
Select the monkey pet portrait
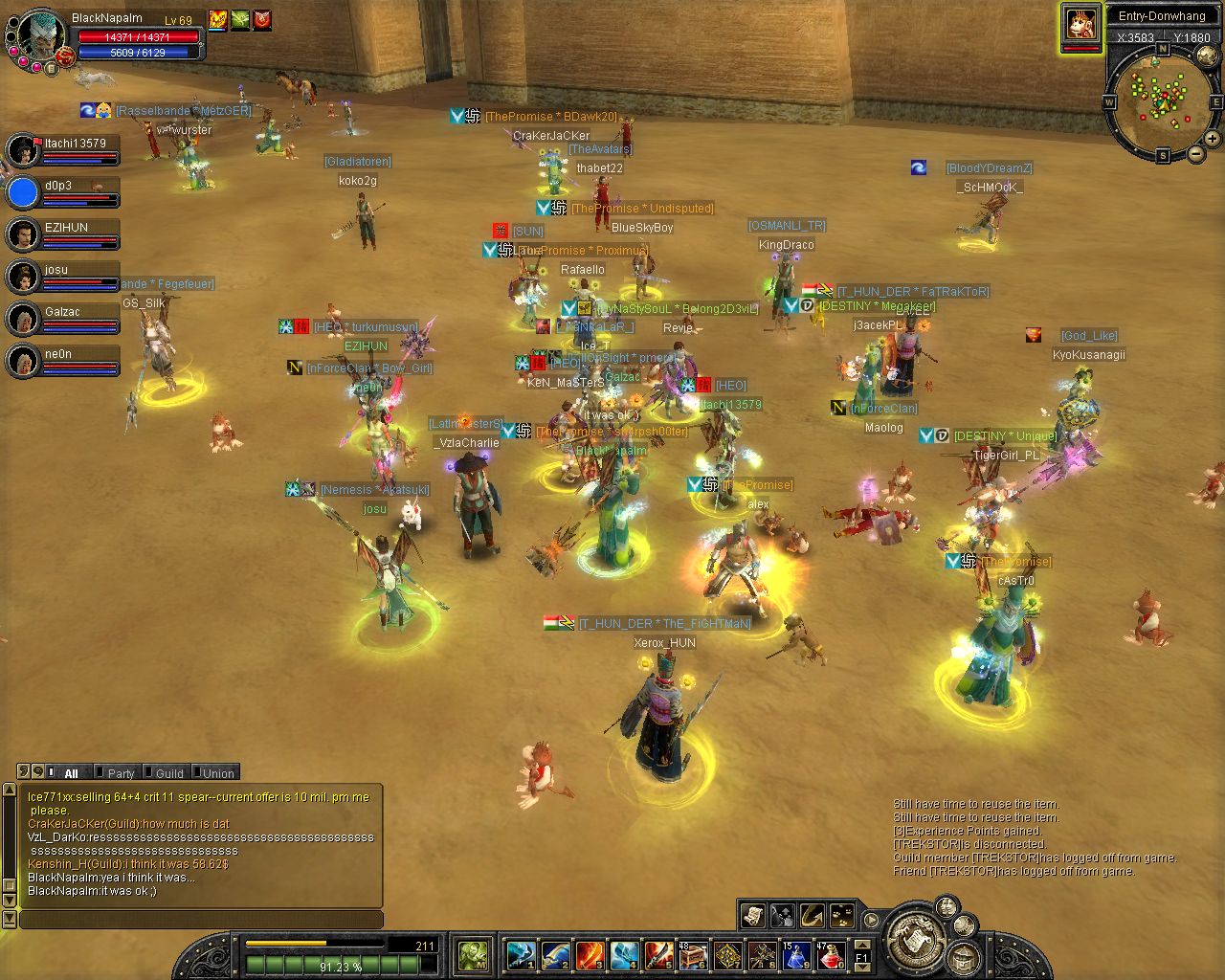1081,25
